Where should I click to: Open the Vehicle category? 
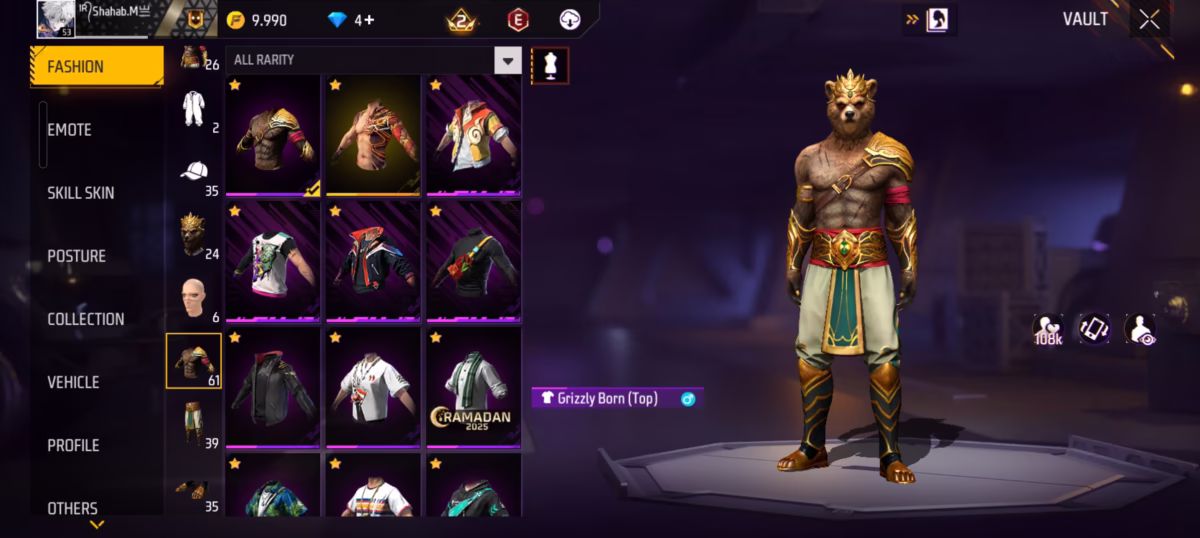tap(74, 382)
